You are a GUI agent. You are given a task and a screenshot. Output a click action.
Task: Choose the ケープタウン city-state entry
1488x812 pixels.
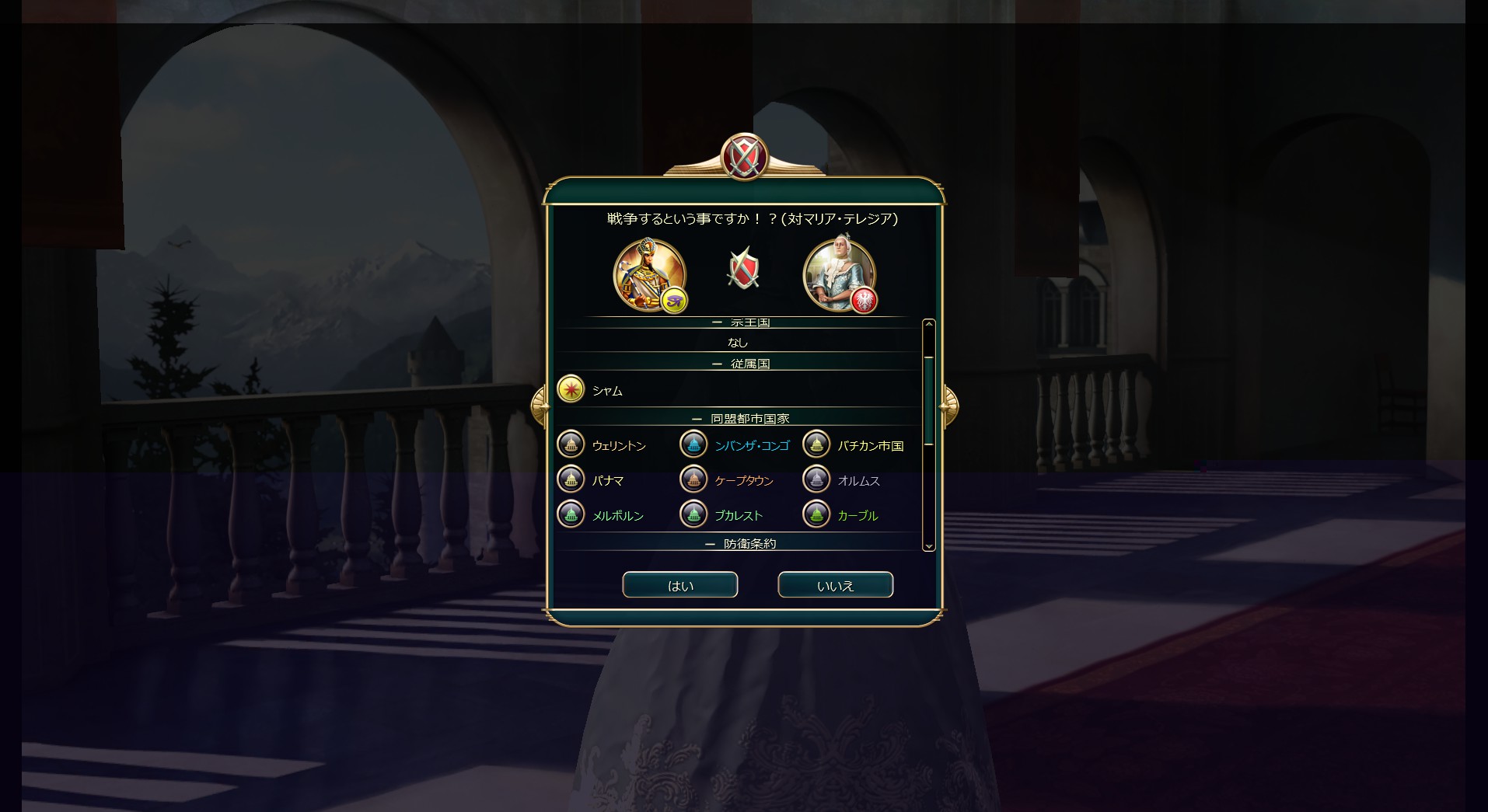click(743, 480)
